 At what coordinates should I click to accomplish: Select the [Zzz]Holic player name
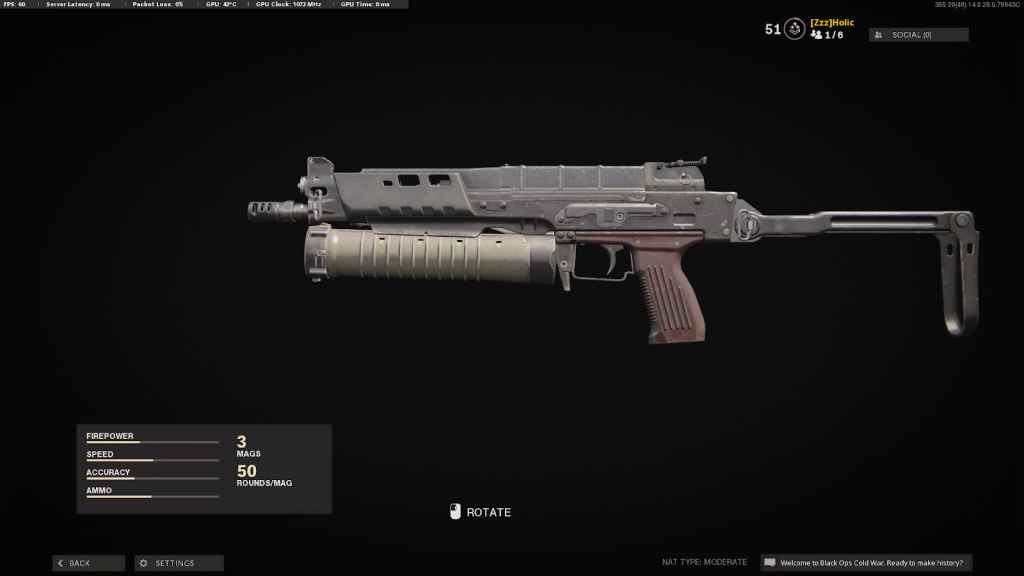tap(832, 22)
